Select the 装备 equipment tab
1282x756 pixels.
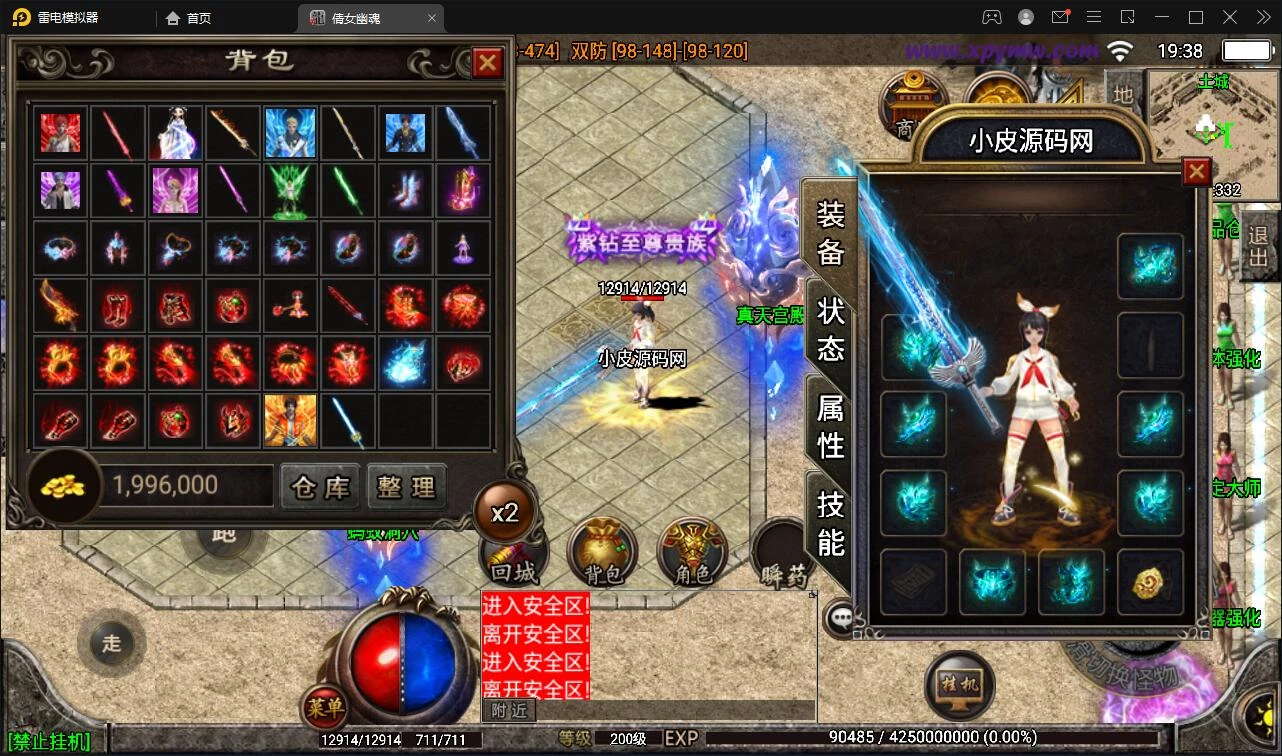[x=831, y=232]
